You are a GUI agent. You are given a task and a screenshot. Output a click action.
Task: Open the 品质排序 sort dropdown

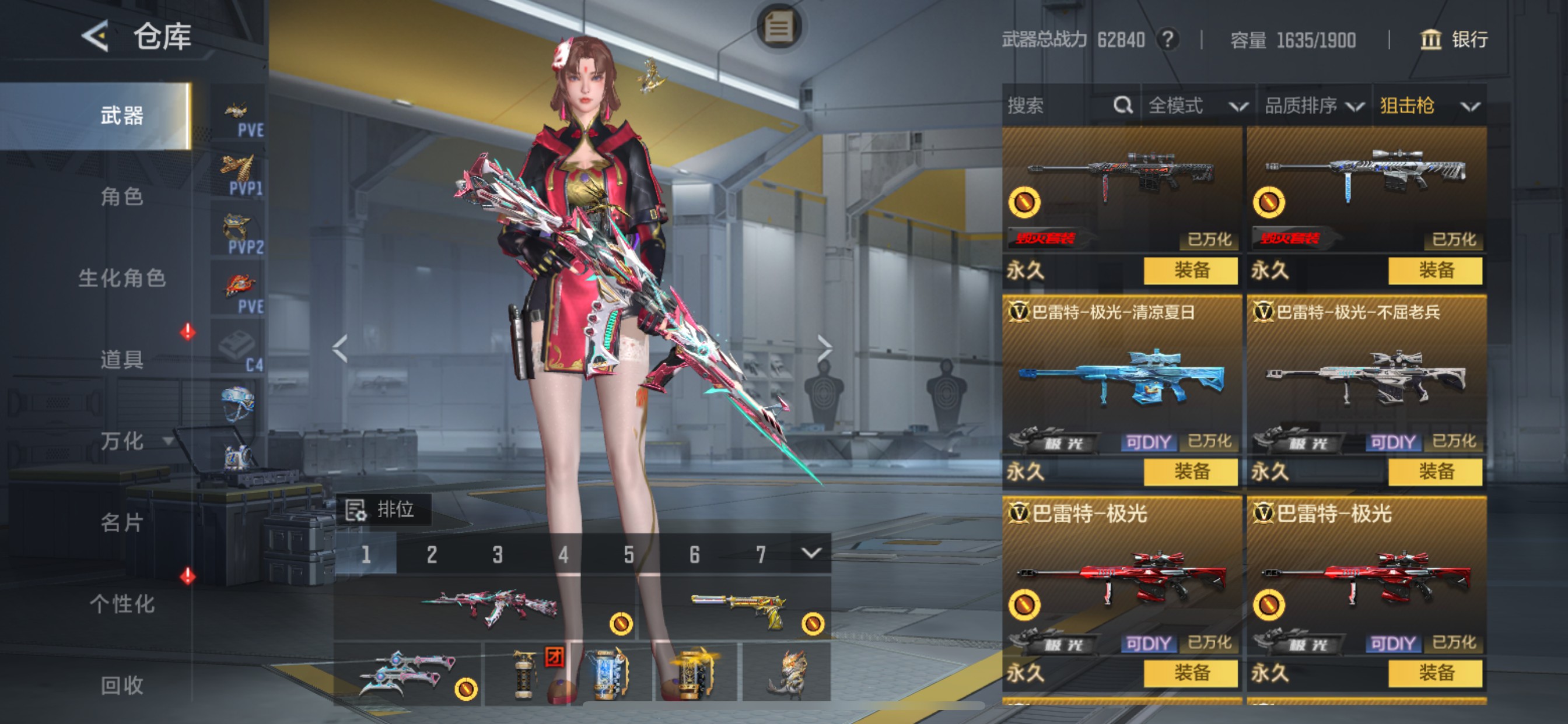pos(1313,106)
